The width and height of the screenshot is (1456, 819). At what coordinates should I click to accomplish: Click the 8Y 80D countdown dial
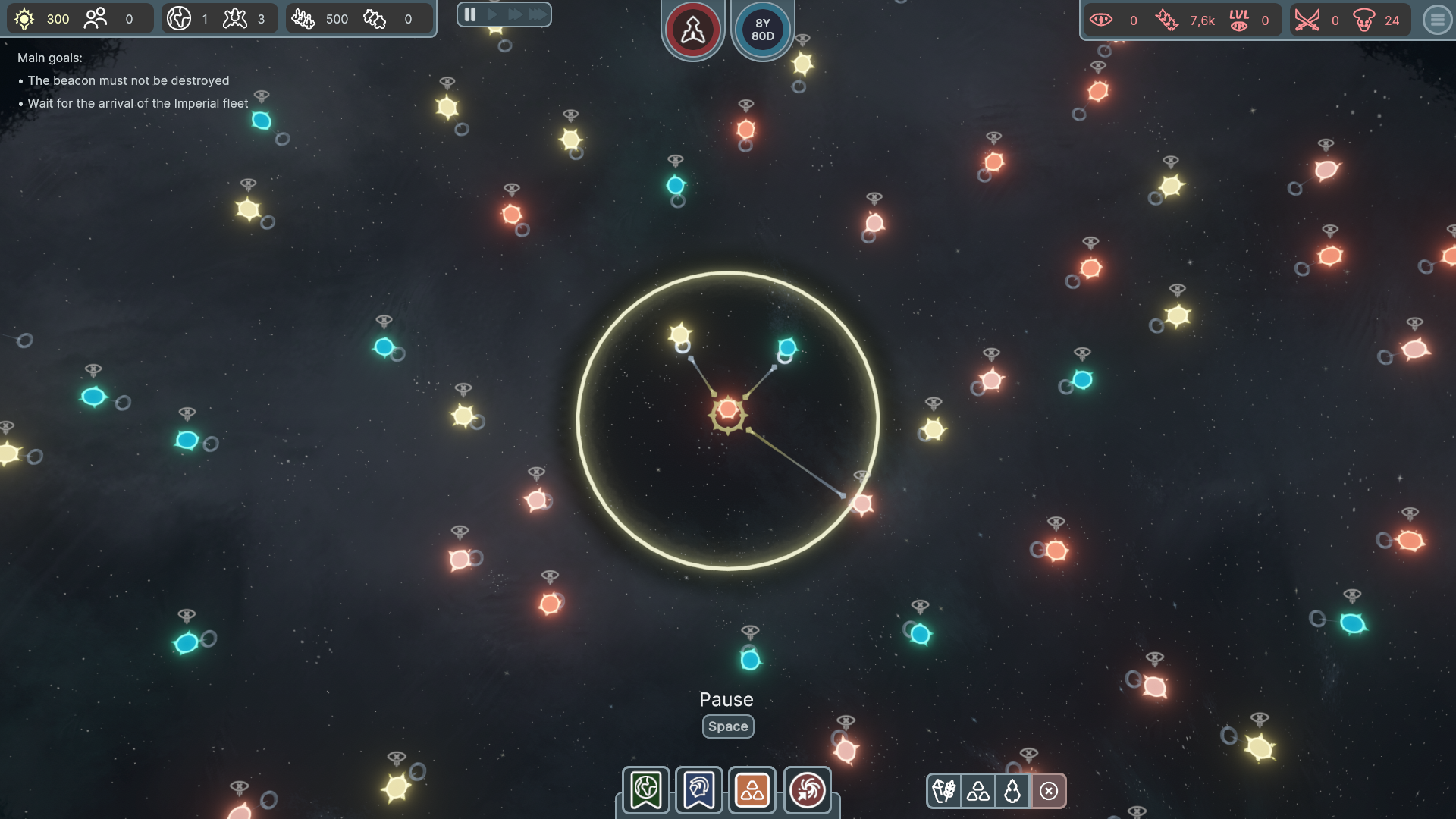coord(763,30)
